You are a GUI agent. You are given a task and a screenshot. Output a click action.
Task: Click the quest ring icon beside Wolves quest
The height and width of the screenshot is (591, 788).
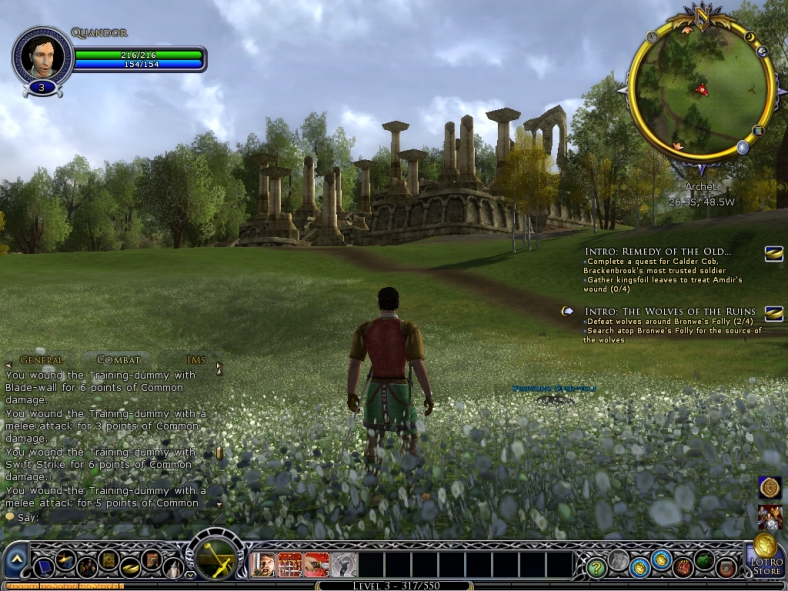773,314
